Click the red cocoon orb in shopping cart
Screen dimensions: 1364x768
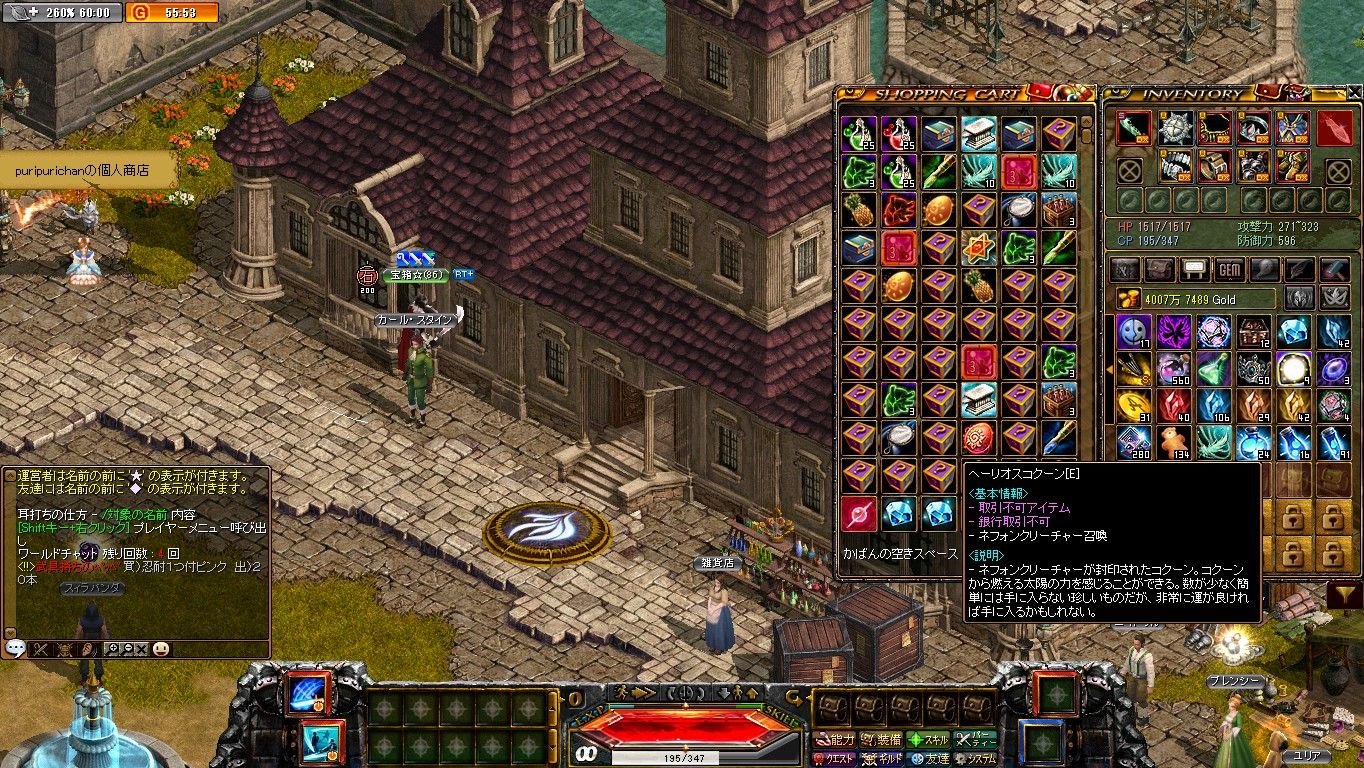[x=858, y=514]
